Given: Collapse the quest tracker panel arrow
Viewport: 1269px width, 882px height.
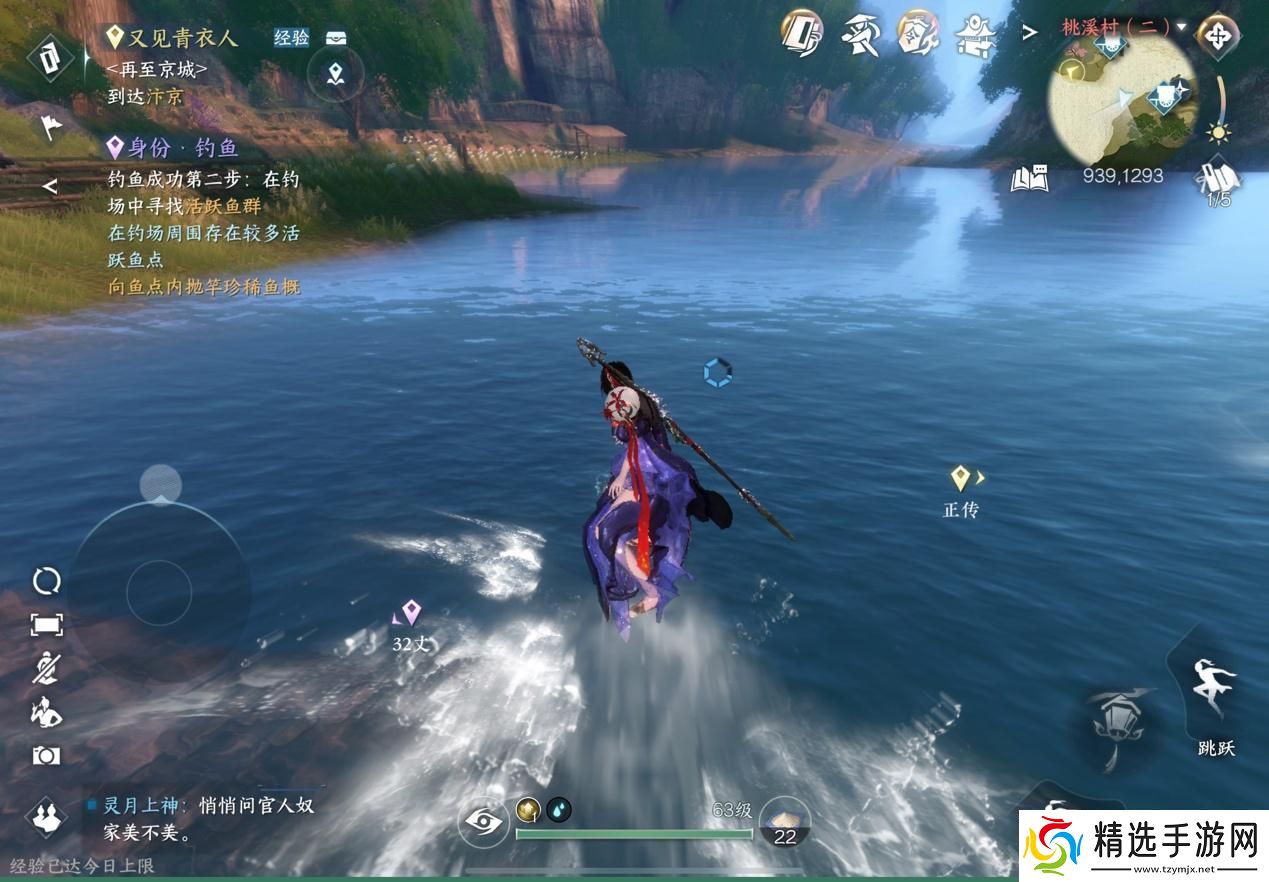Looking at the screenshot, I should [49, 186].
